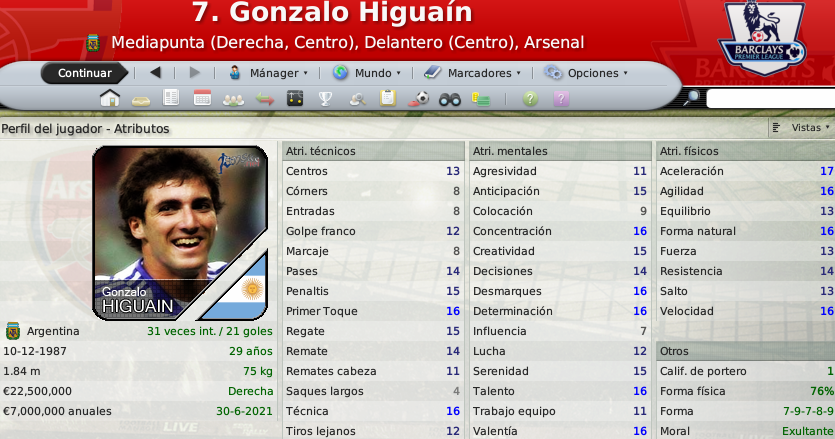This screenshot has height=439, width=835.
Task: Open the green question mark help icon
Action: pos(530,98)
